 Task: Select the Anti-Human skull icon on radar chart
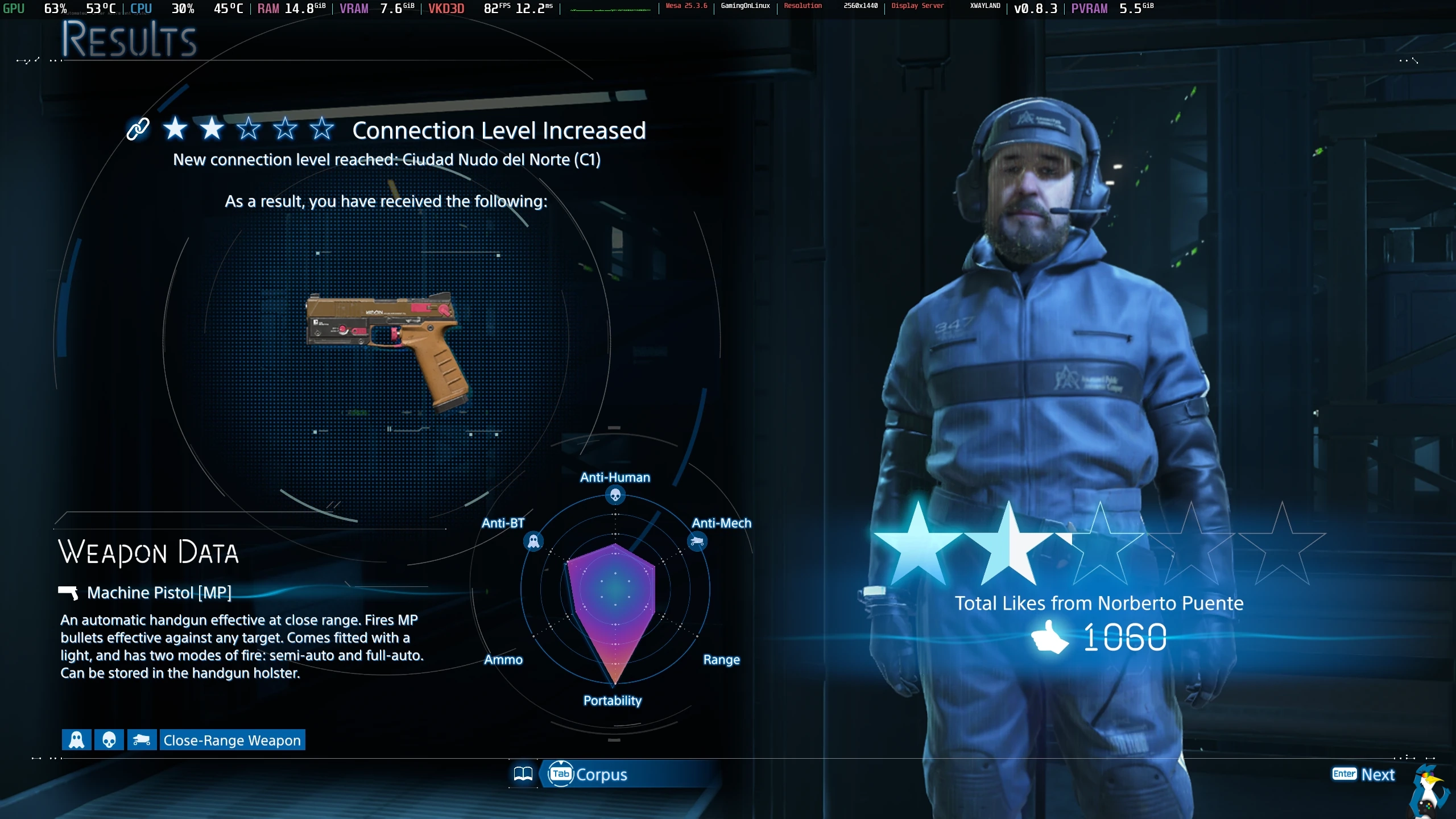(x=615, y=495)
